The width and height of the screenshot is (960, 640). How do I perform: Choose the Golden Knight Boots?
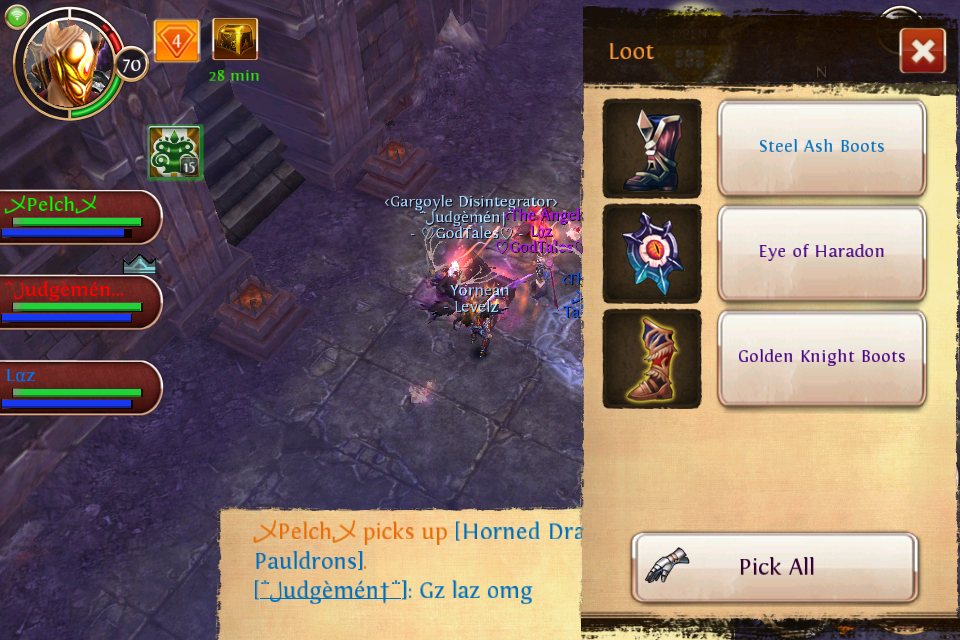(x=821, y=357)
